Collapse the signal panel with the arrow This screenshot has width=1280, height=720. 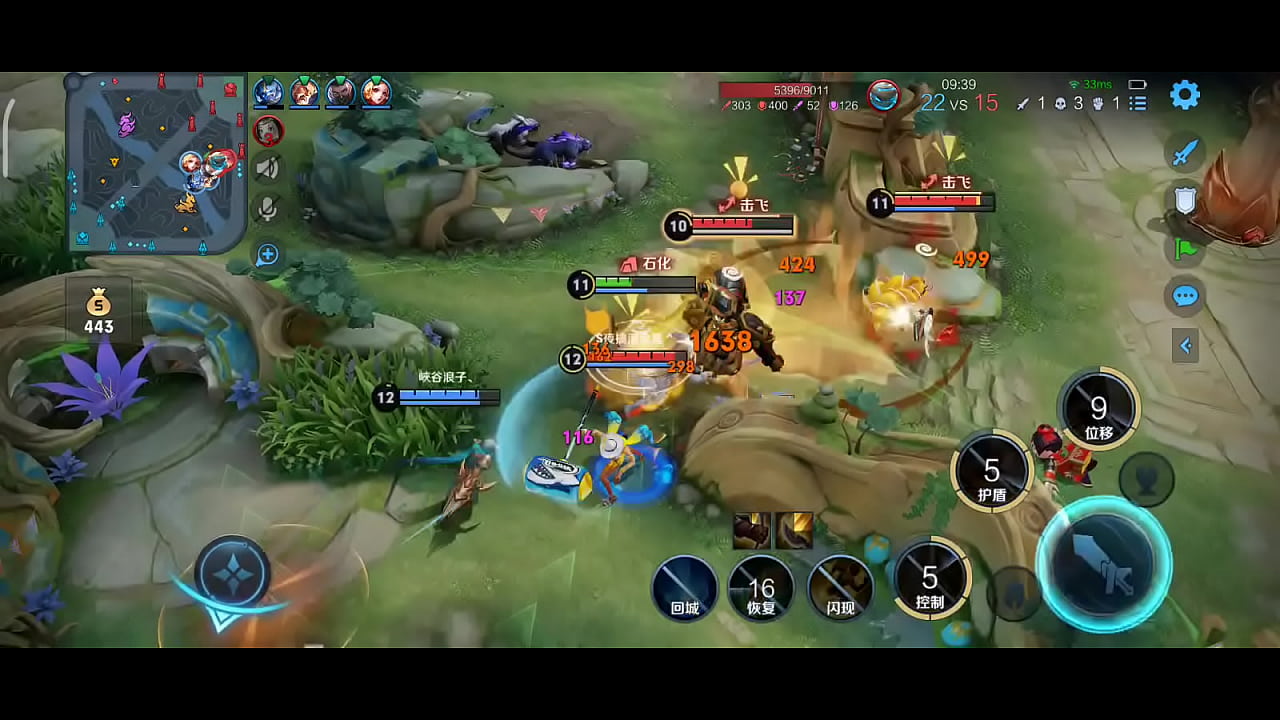click(x=1185, y=346)
